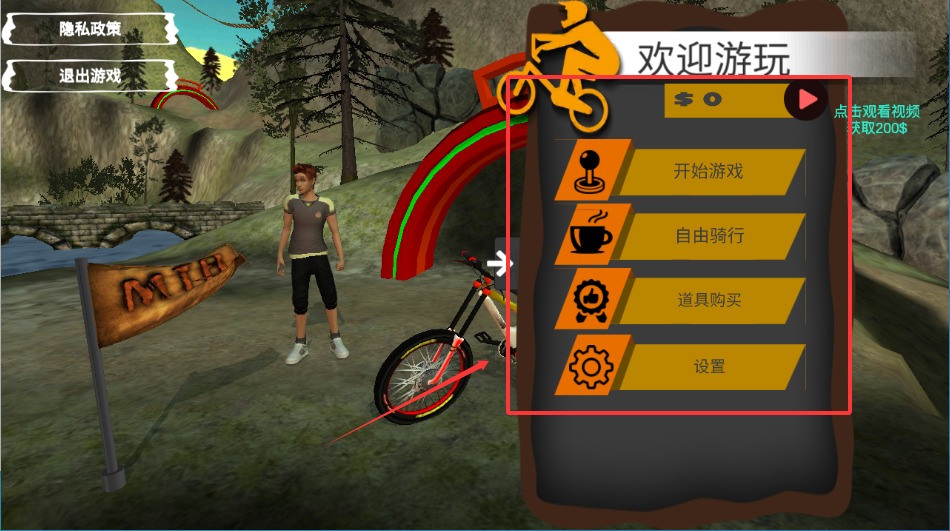The height and width of the screenshot is (531, 950).
Task: Click 退出游戏 to exit the game
Action: click(x=90, y=76)
